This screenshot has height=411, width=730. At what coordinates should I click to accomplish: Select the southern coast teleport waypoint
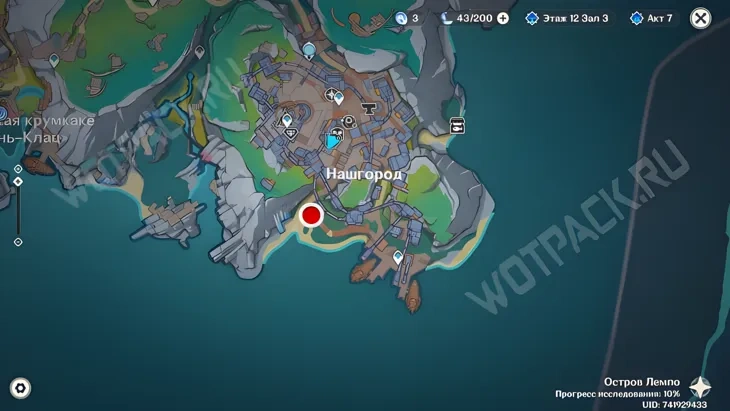(398, 258)
